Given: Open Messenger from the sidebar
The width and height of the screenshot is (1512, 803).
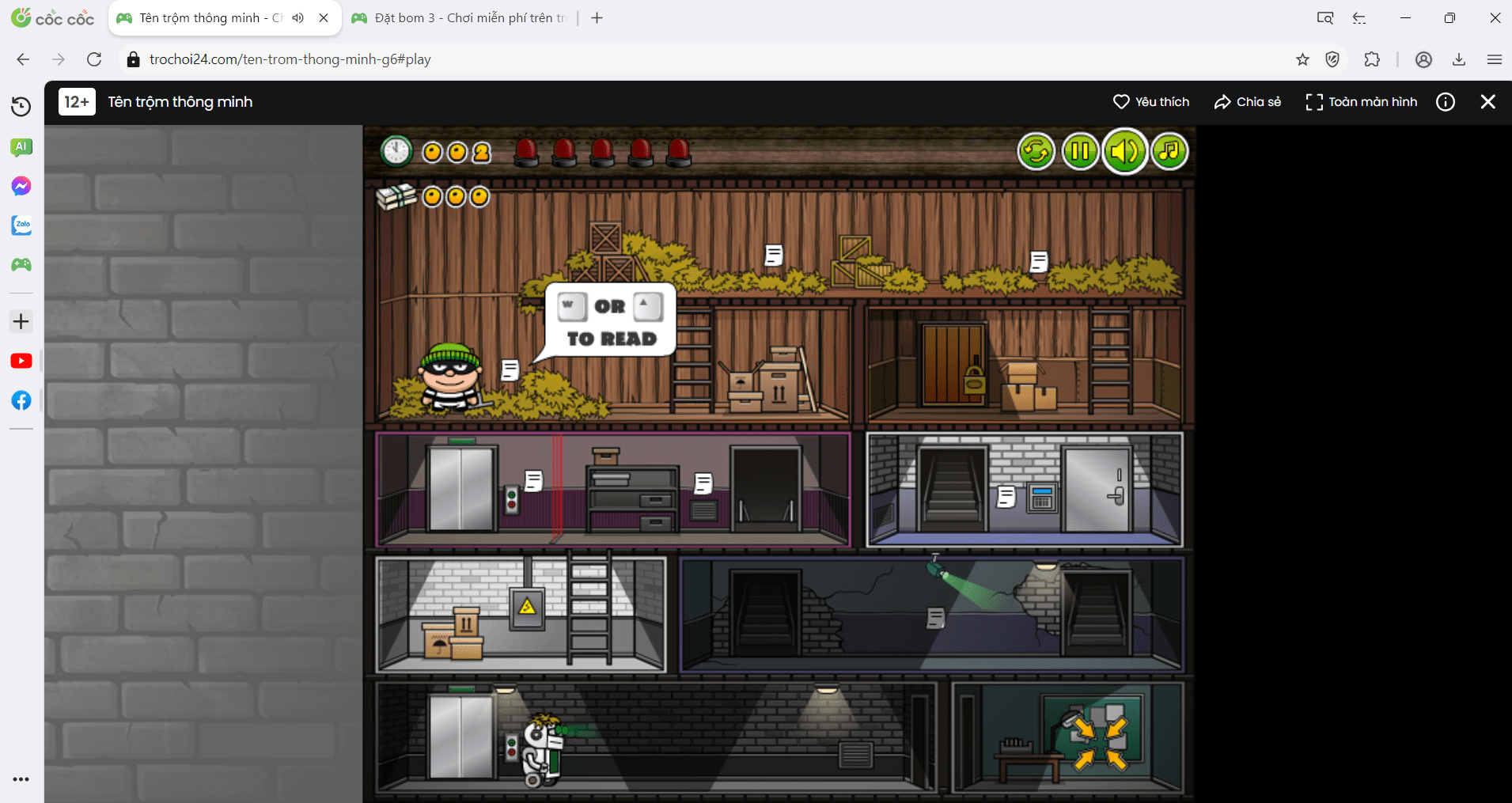Looking at the screenshot, I should tap(21, 186).
